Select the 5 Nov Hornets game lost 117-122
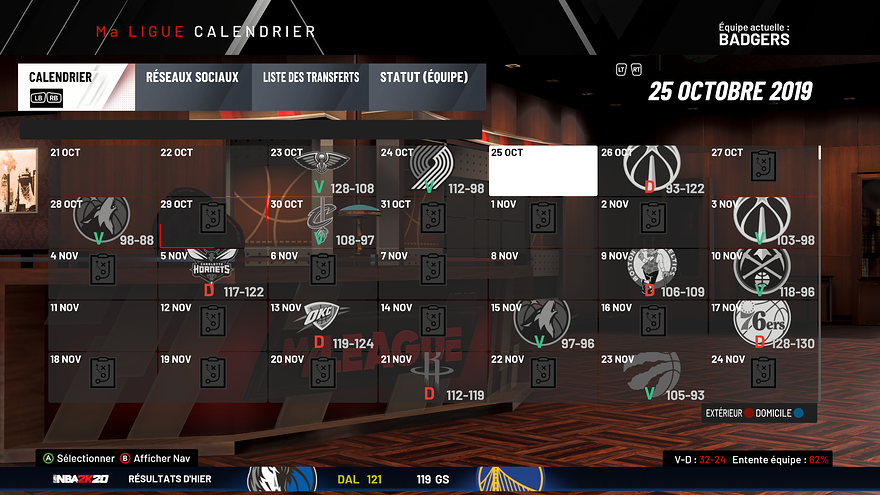880x495 pixels. (x=213, y=273)
